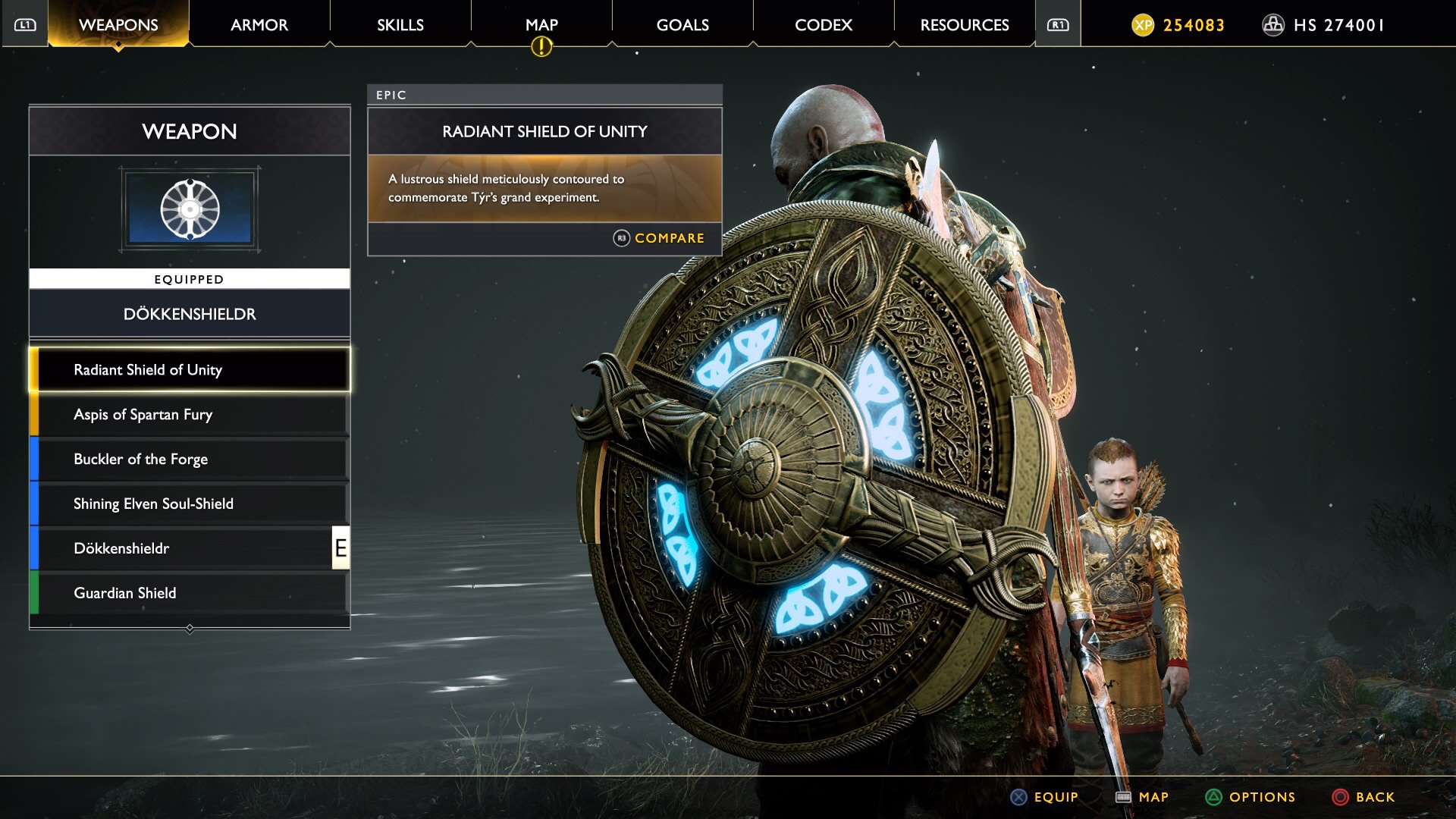The height and width of the screenshot is (819, 1456).
Task: Click the Compare option
Action: point(659,238)
